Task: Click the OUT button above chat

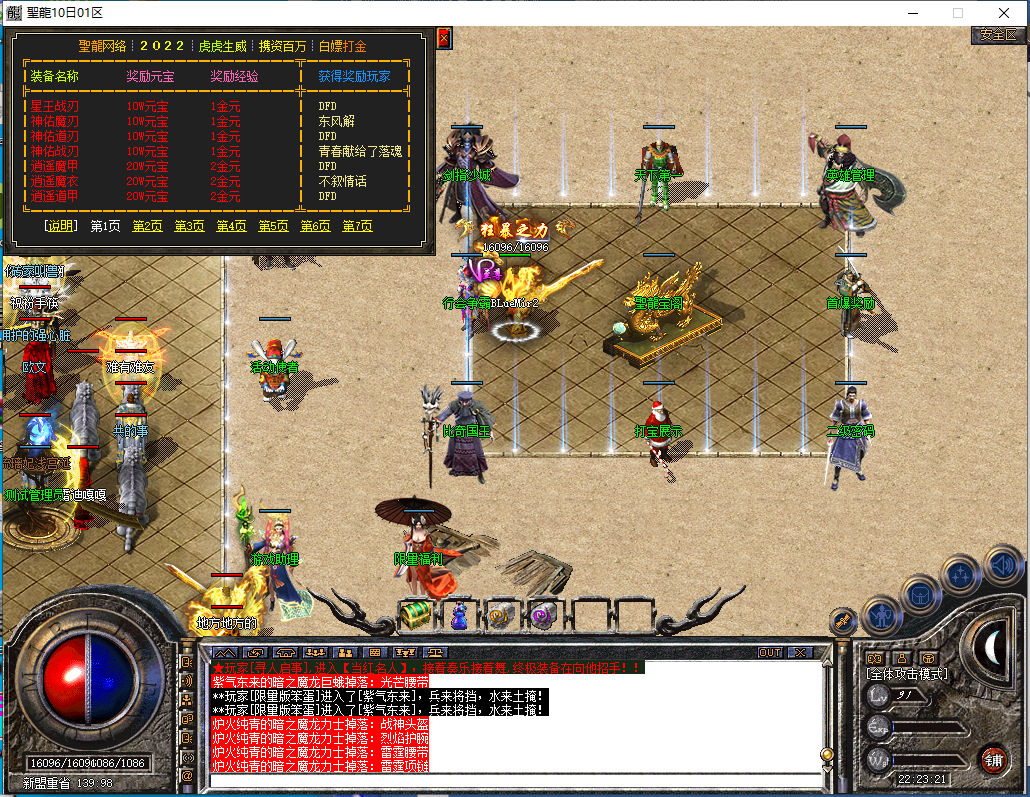Action: coord(769,652)
